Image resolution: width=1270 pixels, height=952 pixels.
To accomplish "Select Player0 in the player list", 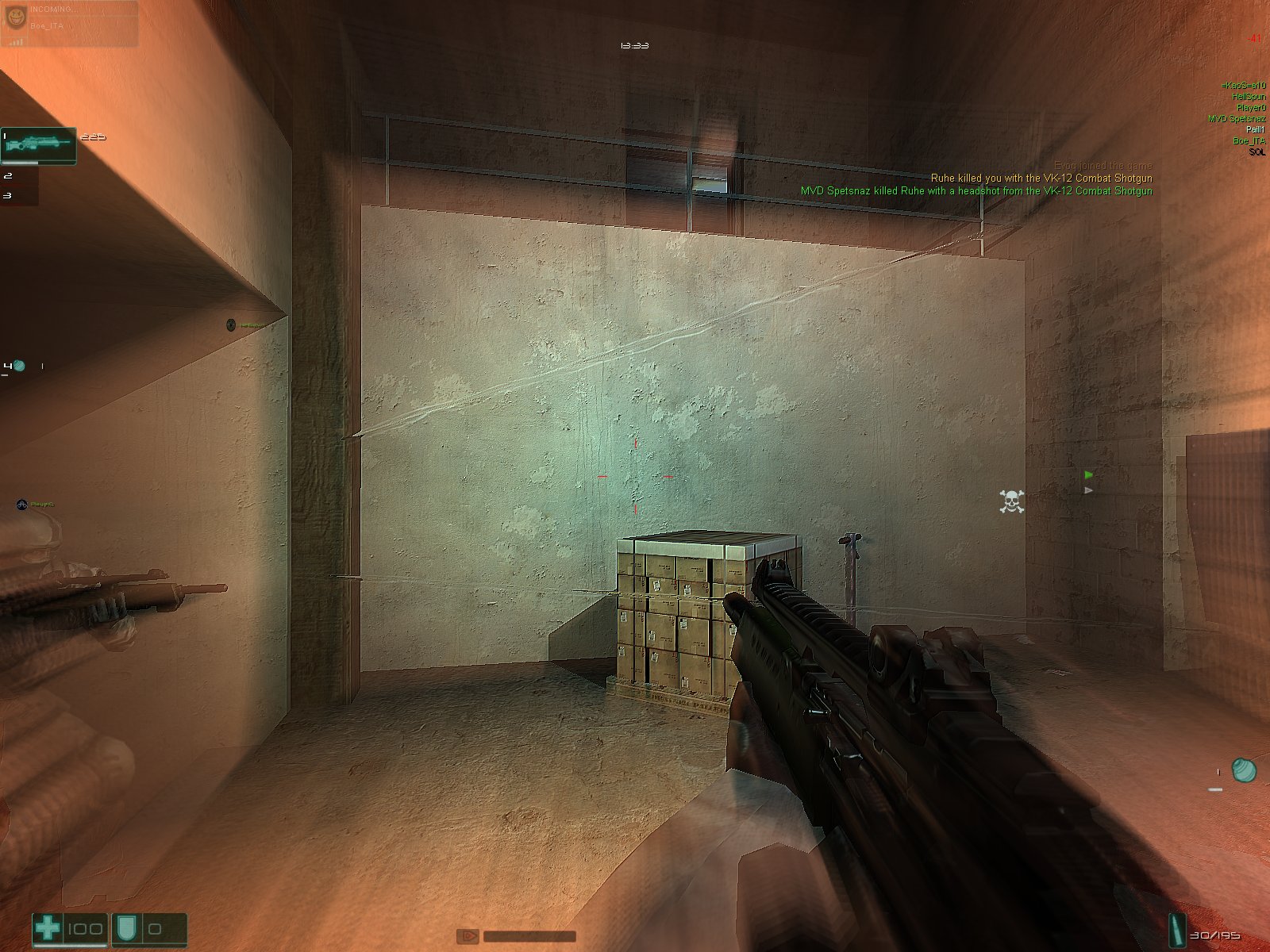I will pos(1251,107).
